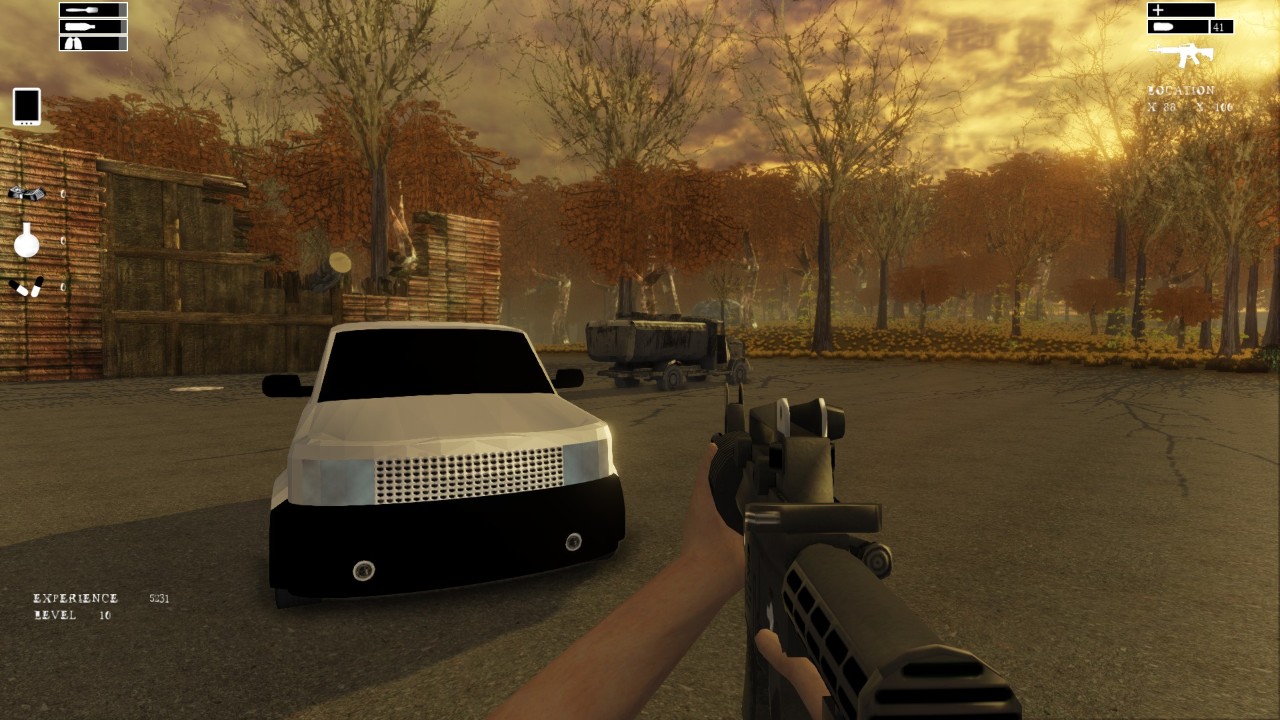Select the pills item icon
1280x720 pixels.
pyautogui.click(x=27, y=287)
